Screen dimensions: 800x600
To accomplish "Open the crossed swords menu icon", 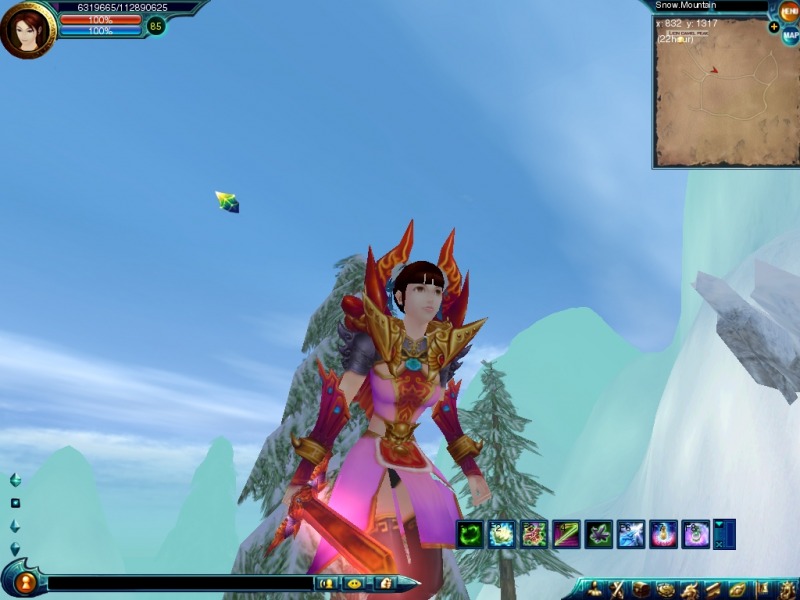I will [618, 589].
